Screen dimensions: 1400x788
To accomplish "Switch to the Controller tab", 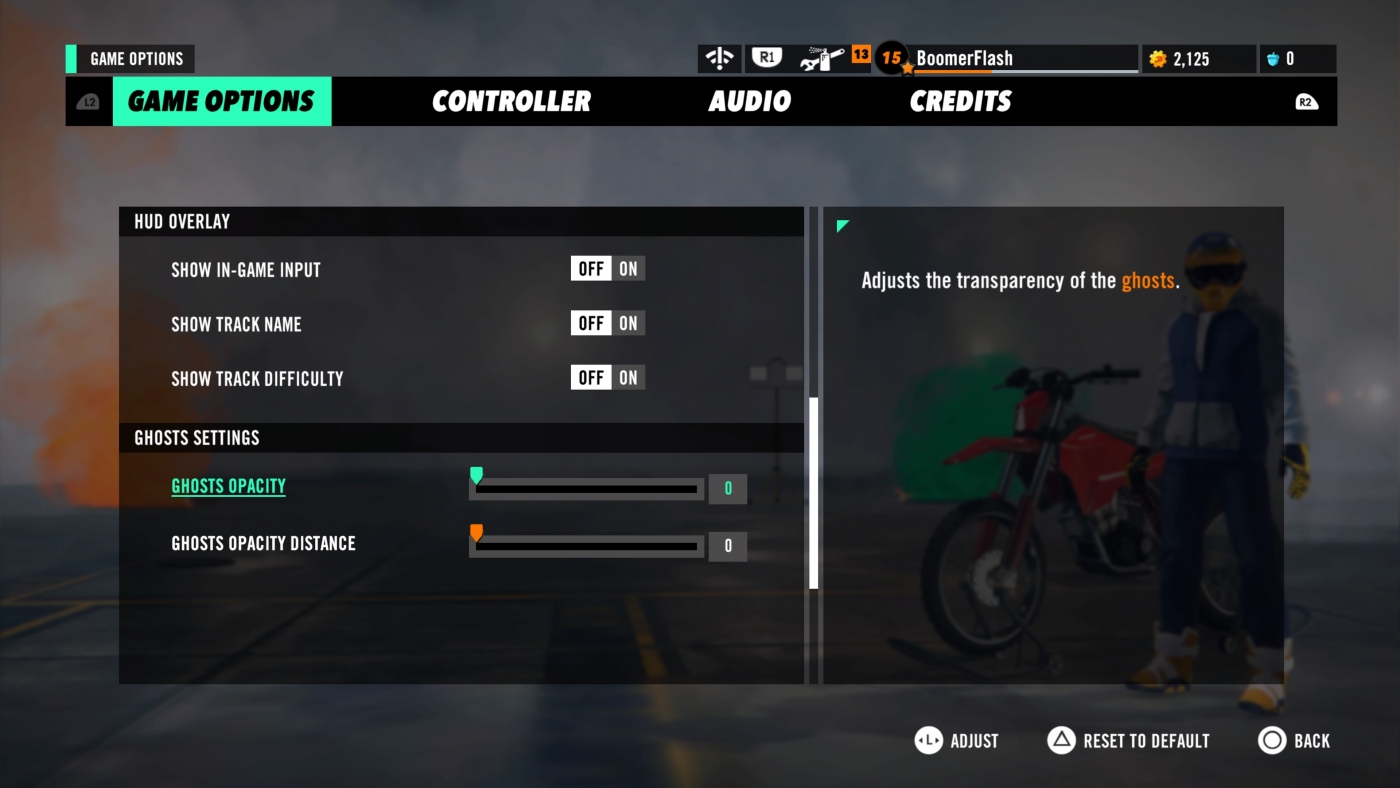I will [x=511, y=101].
